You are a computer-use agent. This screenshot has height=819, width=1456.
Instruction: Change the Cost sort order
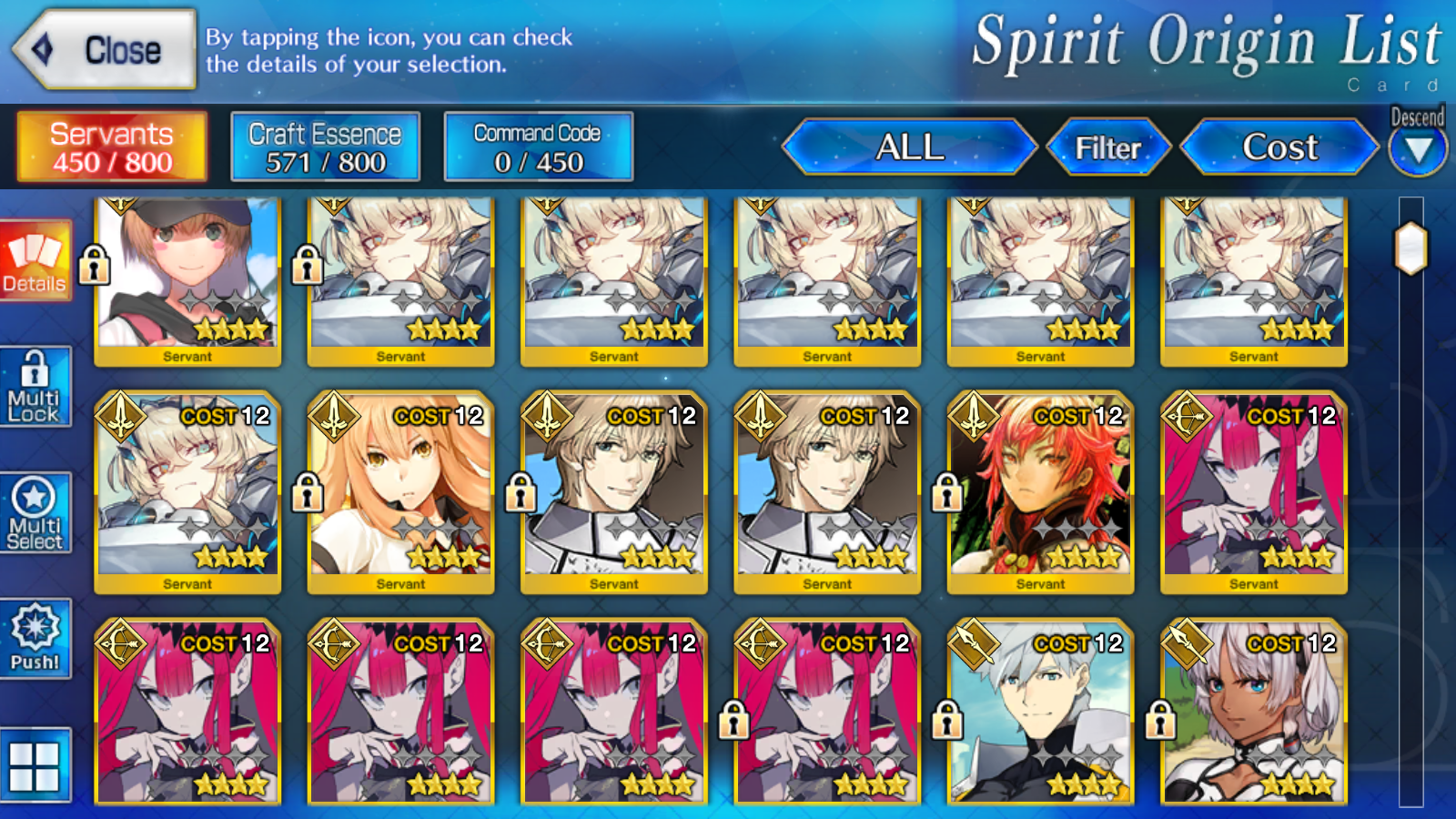point(1279,147)
